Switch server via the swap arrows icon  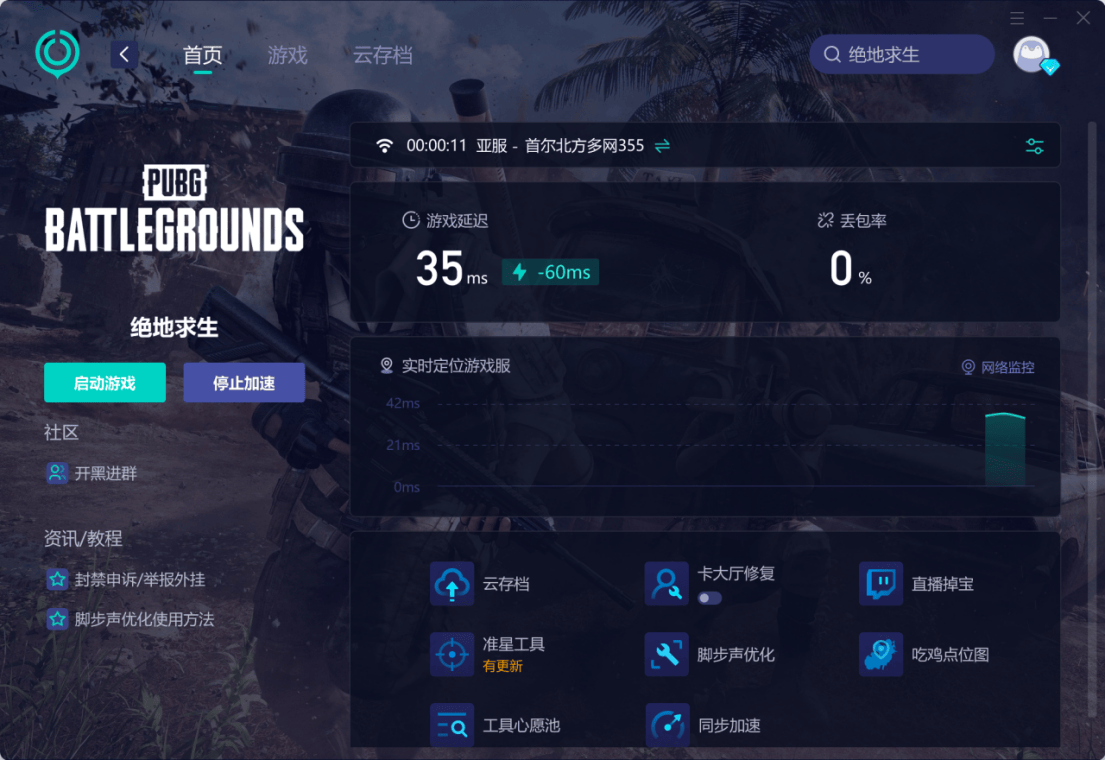click(662, 146)
